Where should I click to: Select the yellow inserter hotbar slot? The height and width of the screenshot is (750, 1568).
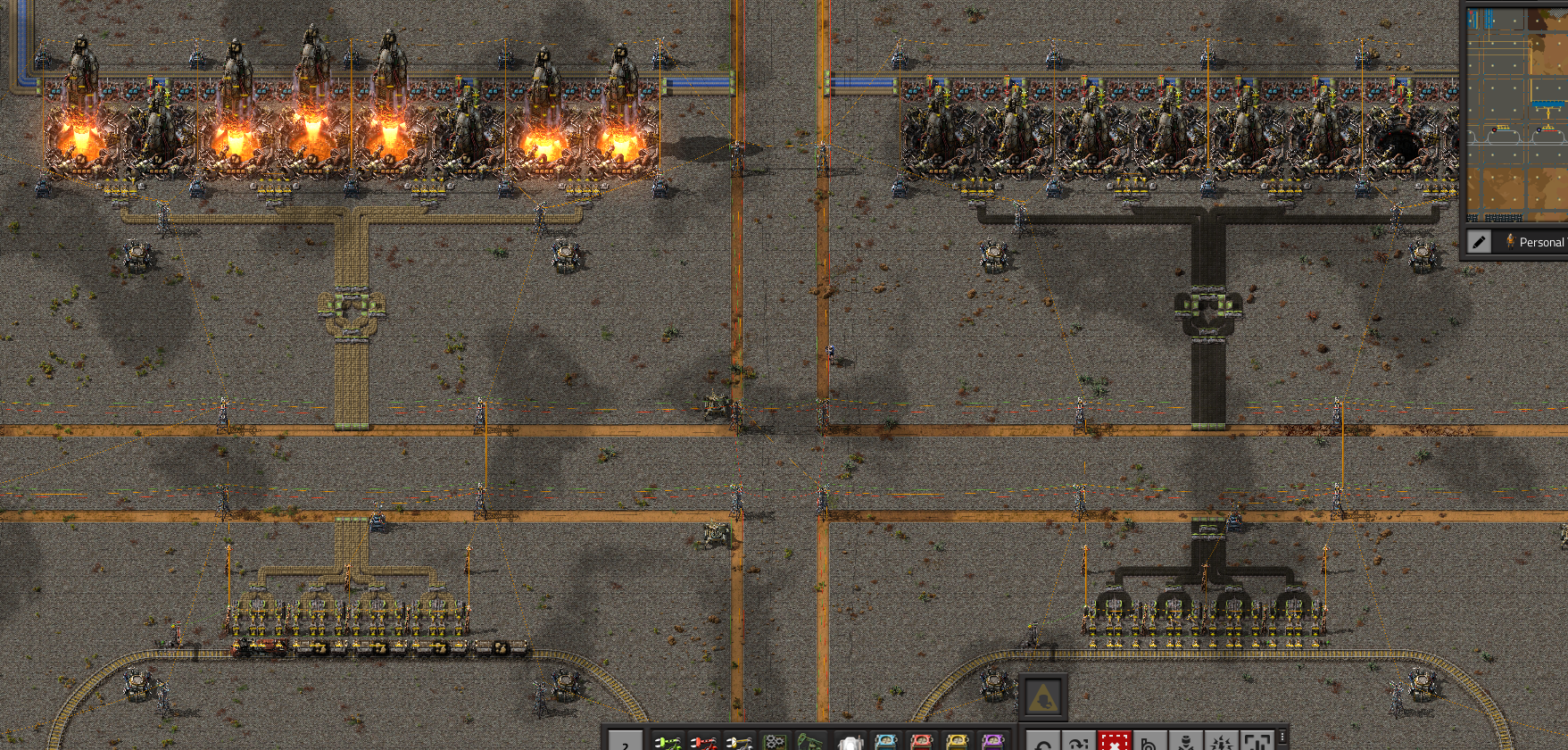pos(739,741)
